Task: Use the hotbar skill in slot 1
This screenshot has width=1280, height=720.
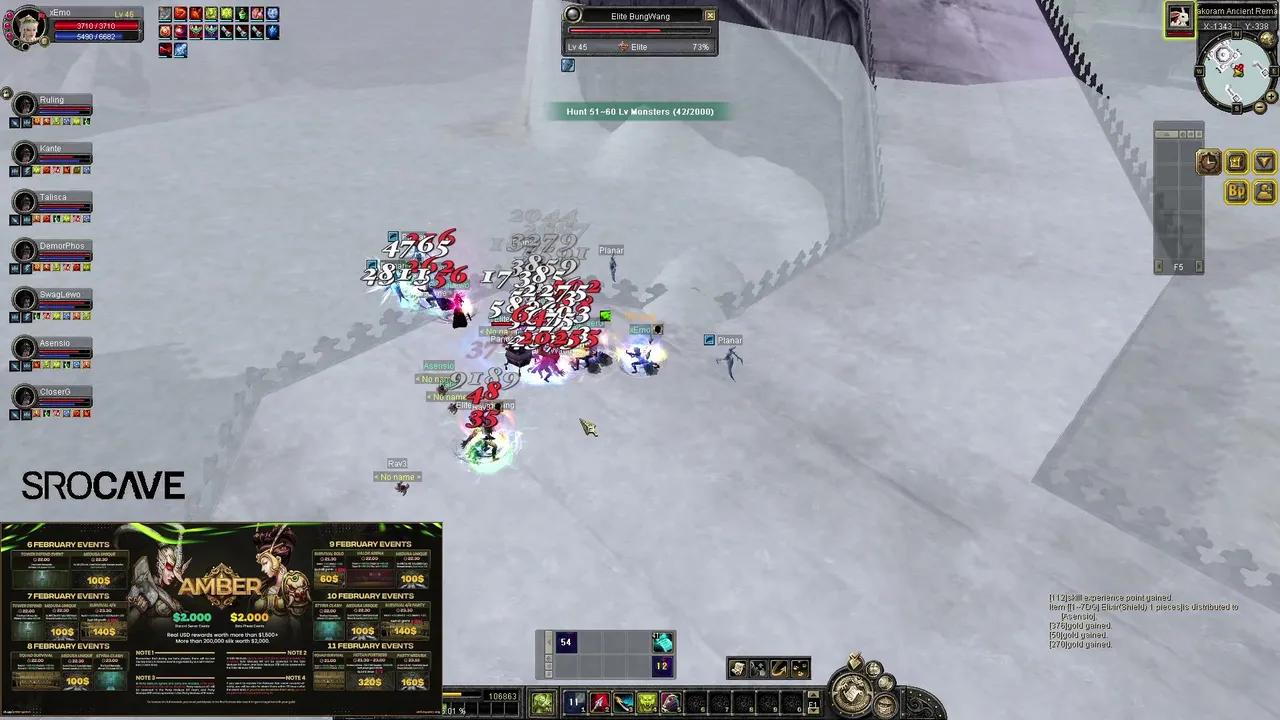Action: coord(576,702)
